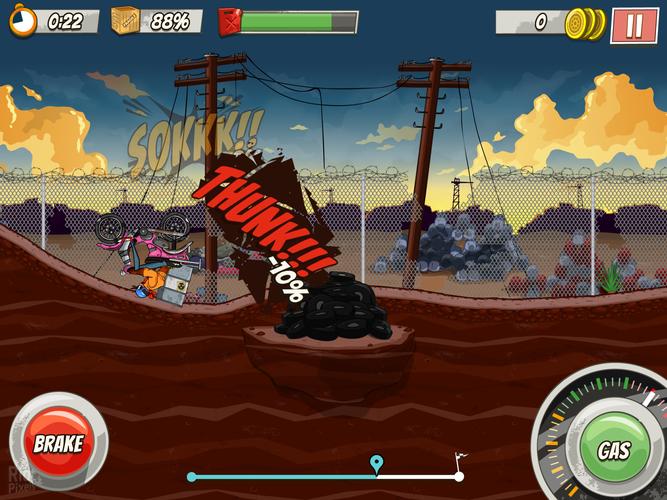The height and width of the screenshot is (500, 667).
Task: Pause the game with the red button
Action: (x=634, y=24)
